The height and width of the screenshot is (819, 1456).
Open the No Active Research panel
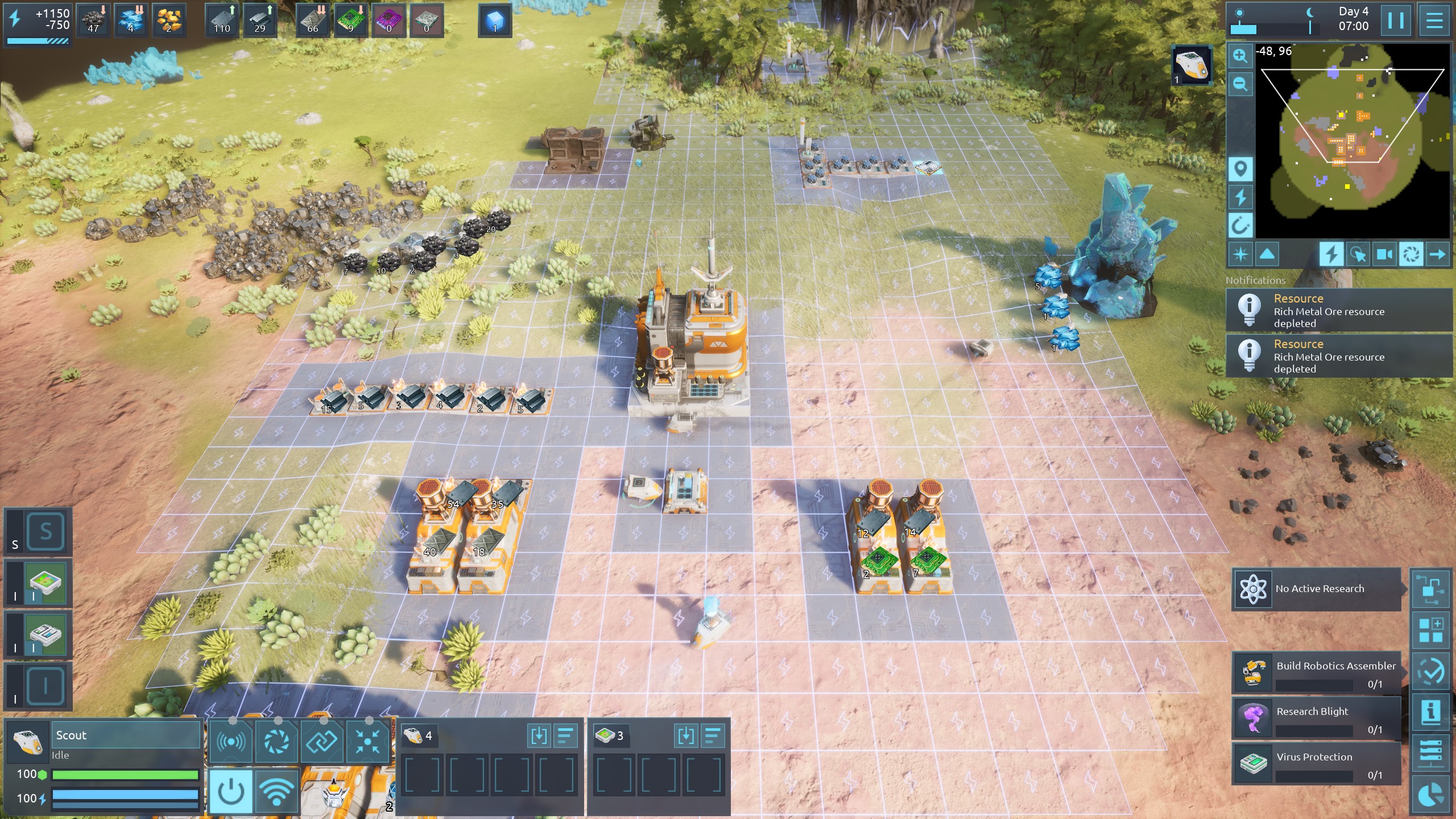pyautogui.click(x=1316, y=589)
